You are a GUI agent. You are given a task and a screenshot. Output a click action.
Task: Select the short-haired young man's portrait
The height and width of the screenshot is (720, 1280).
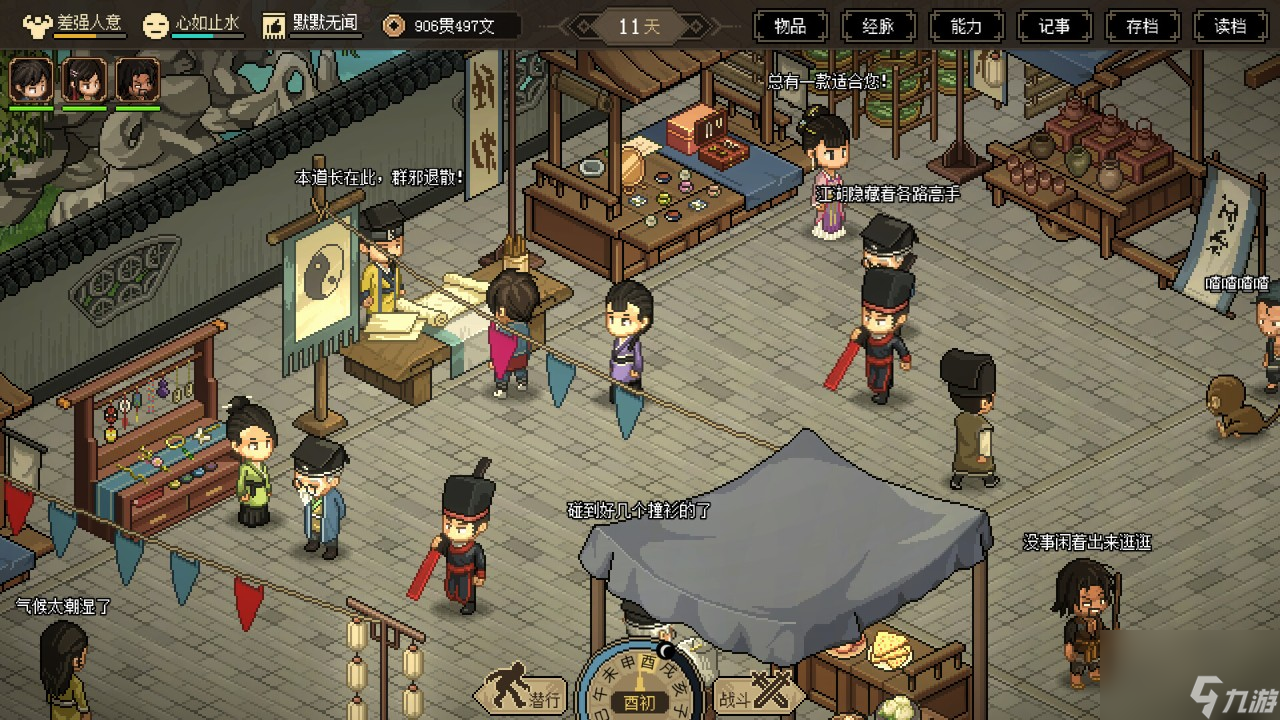pos(31,80)
